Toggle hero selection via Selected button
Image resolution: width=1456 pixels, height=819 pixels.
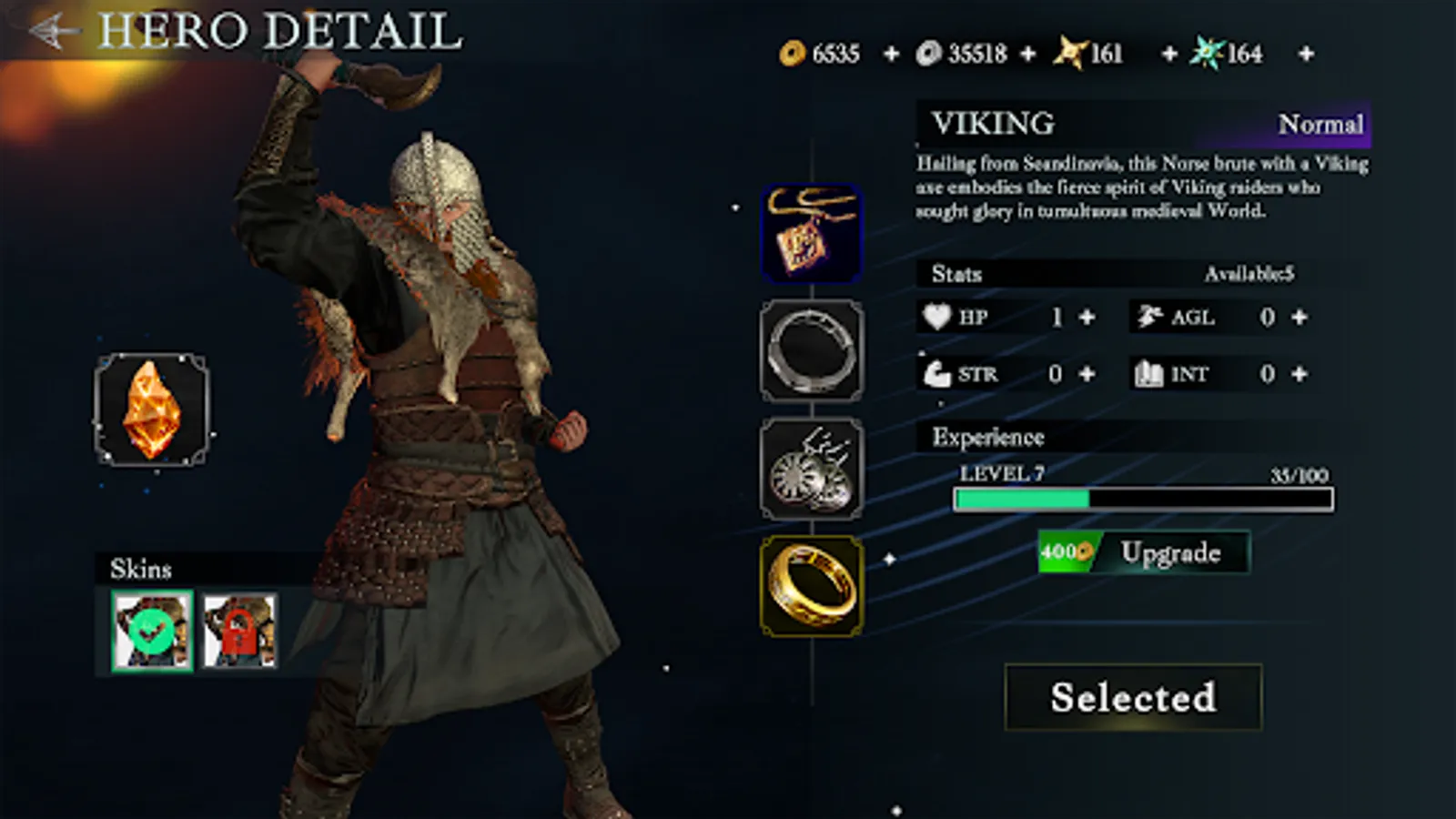pyautogui.click(x=1132, y=697)
